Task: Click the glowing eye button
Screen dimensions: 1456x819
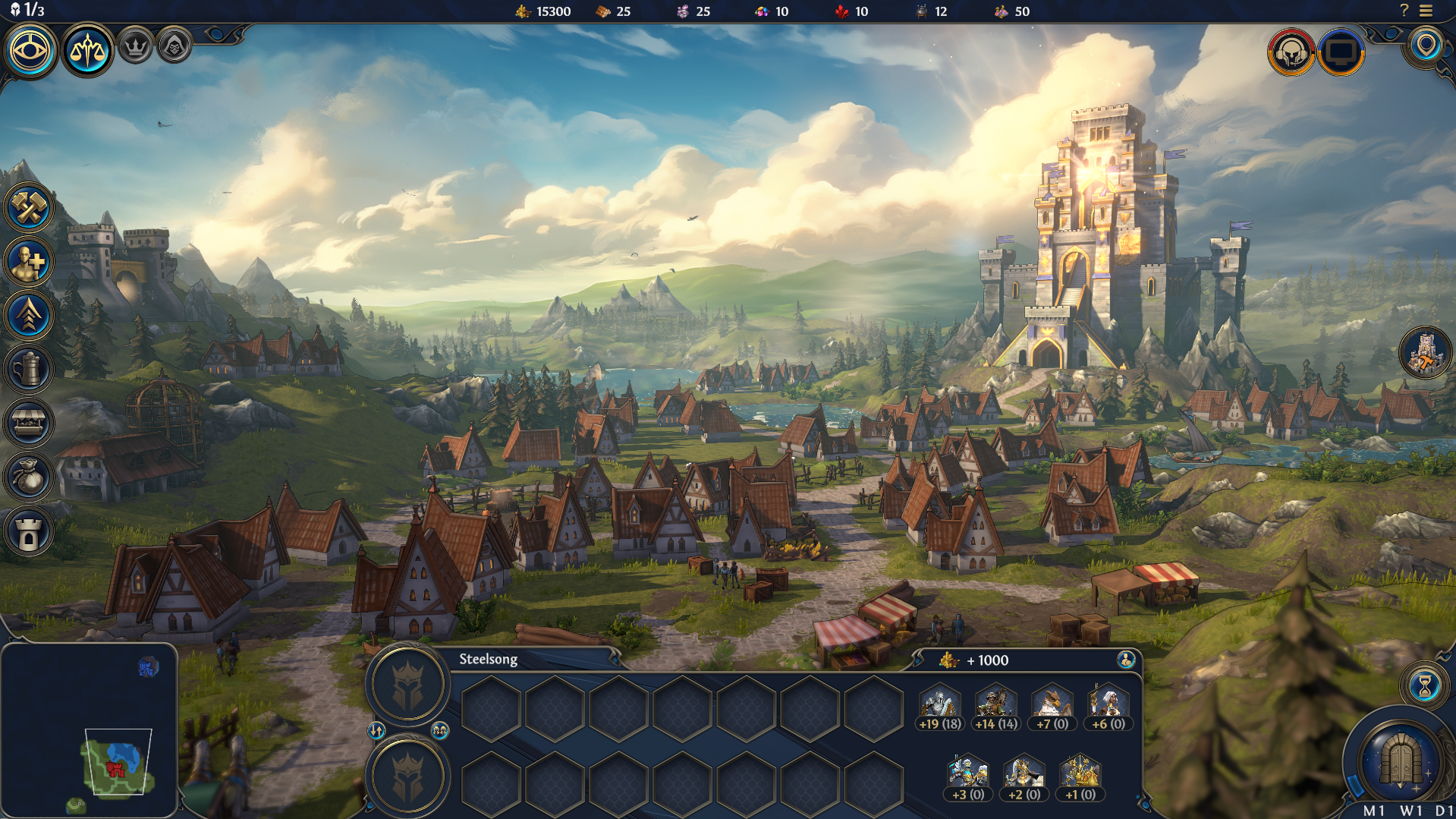Action: [x=30, y=51]
